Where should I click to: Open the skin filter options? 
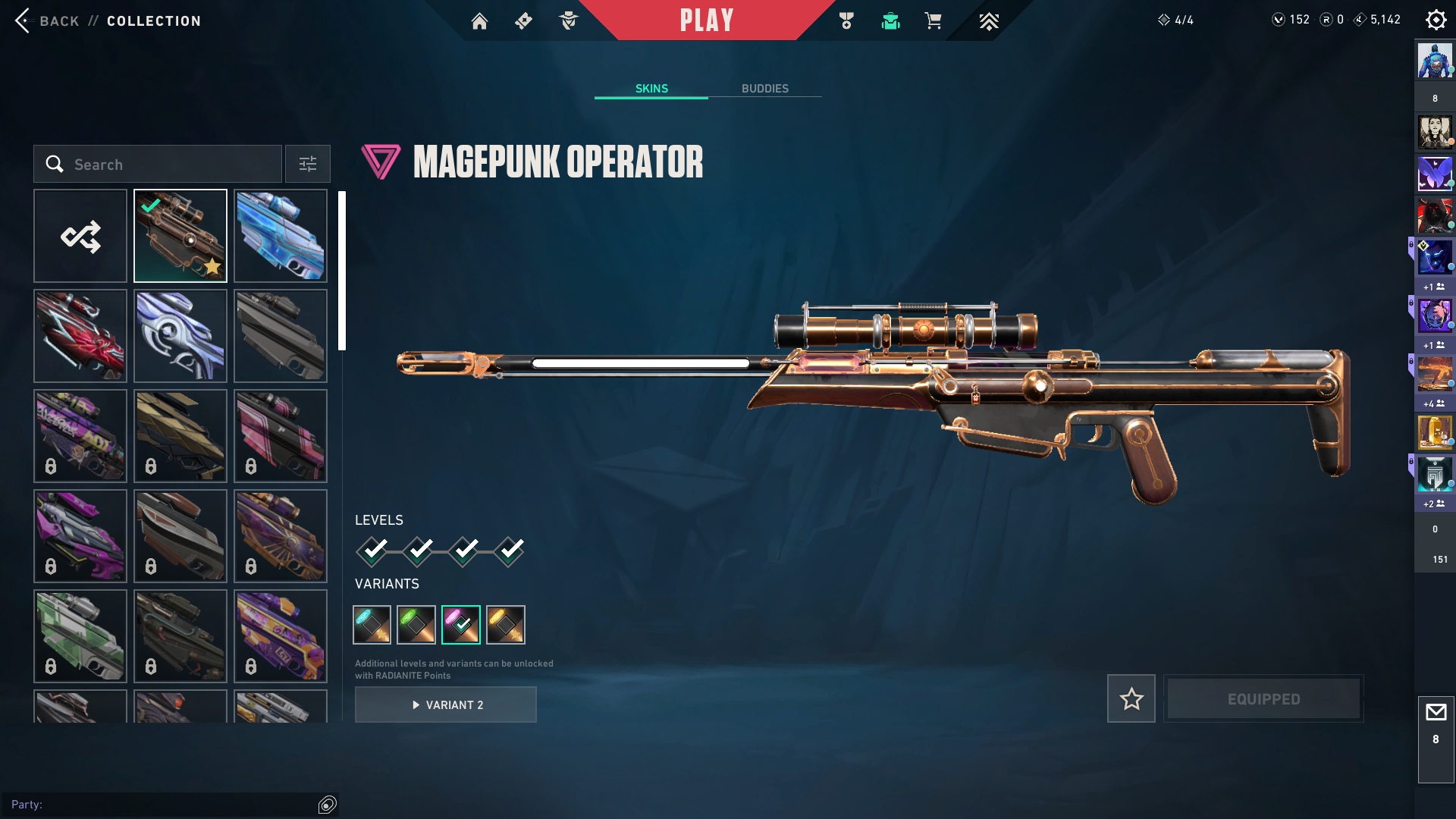tap(308, 165)
